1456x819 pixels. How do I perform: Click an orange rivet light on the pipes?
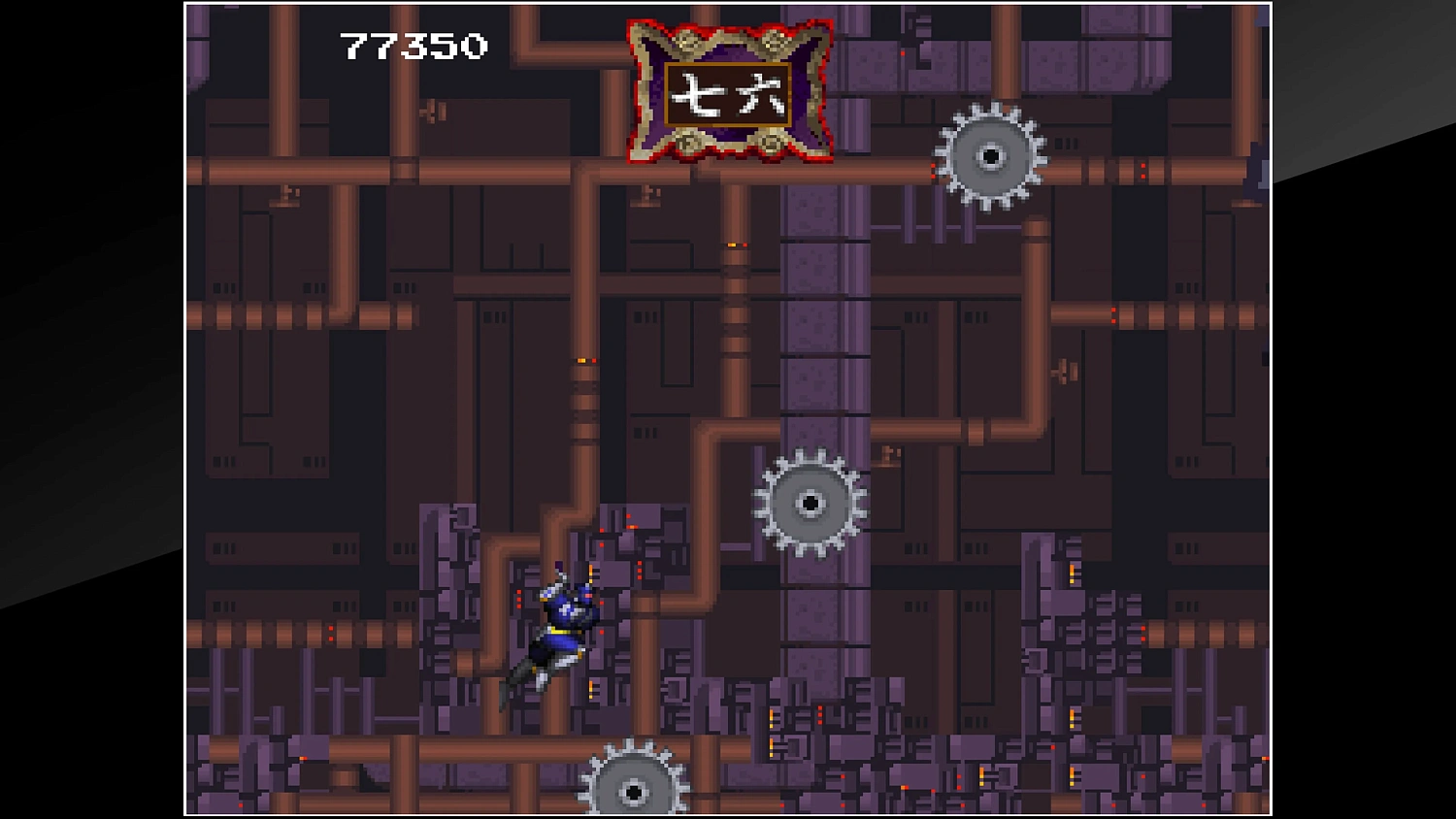(580, 359)
